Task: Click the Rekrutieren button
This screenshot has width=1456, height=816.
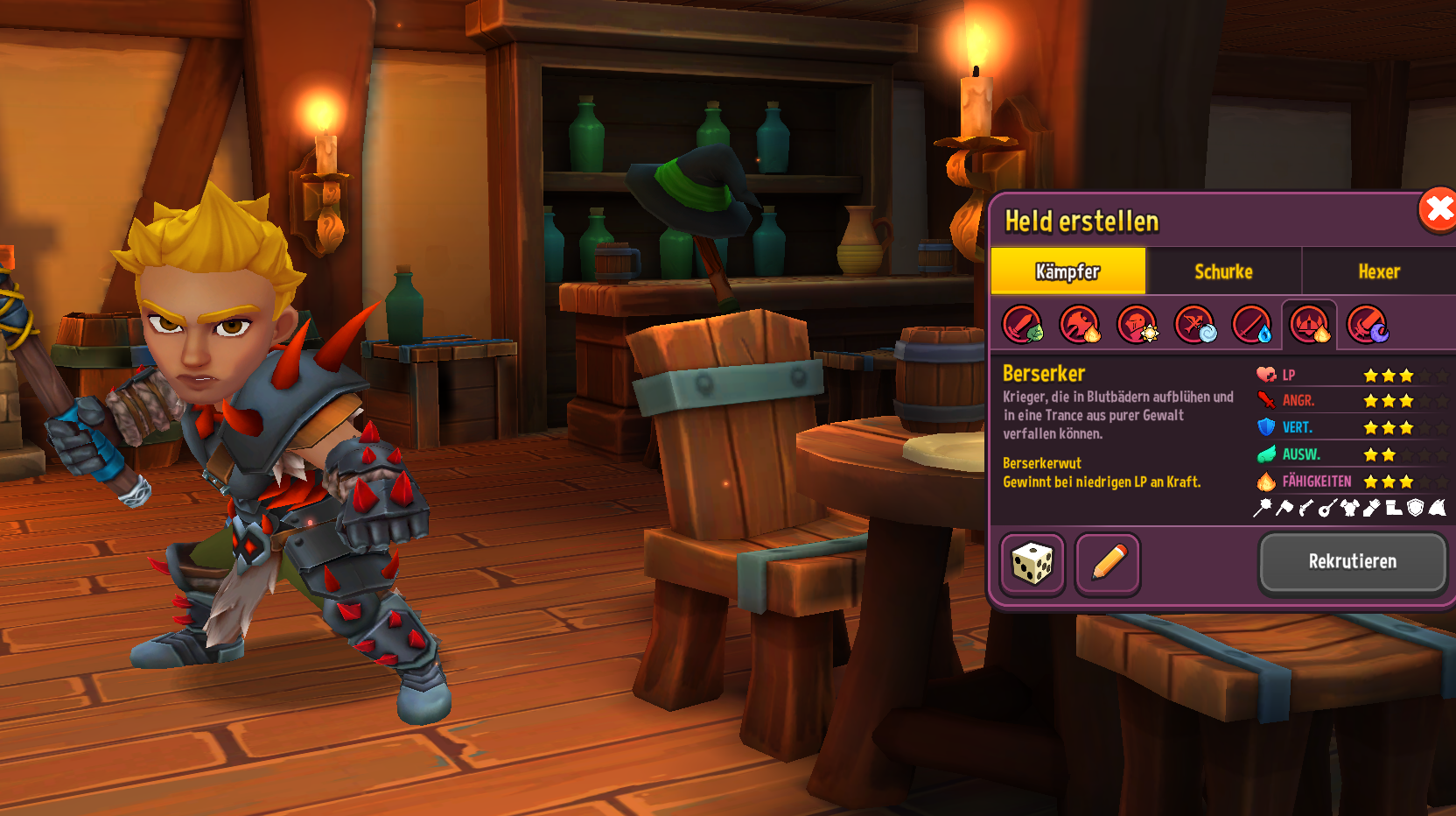Action: 1352,562
